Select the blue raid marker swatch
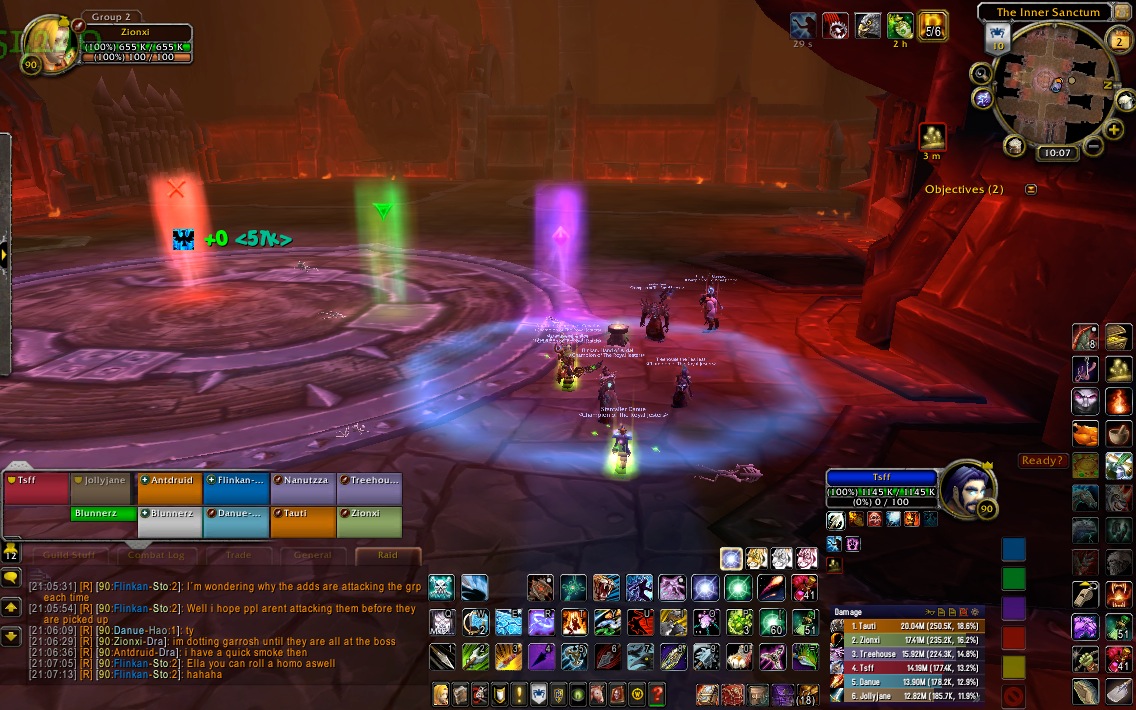This screenshot has width=1136, height=710. (1014, 549)
